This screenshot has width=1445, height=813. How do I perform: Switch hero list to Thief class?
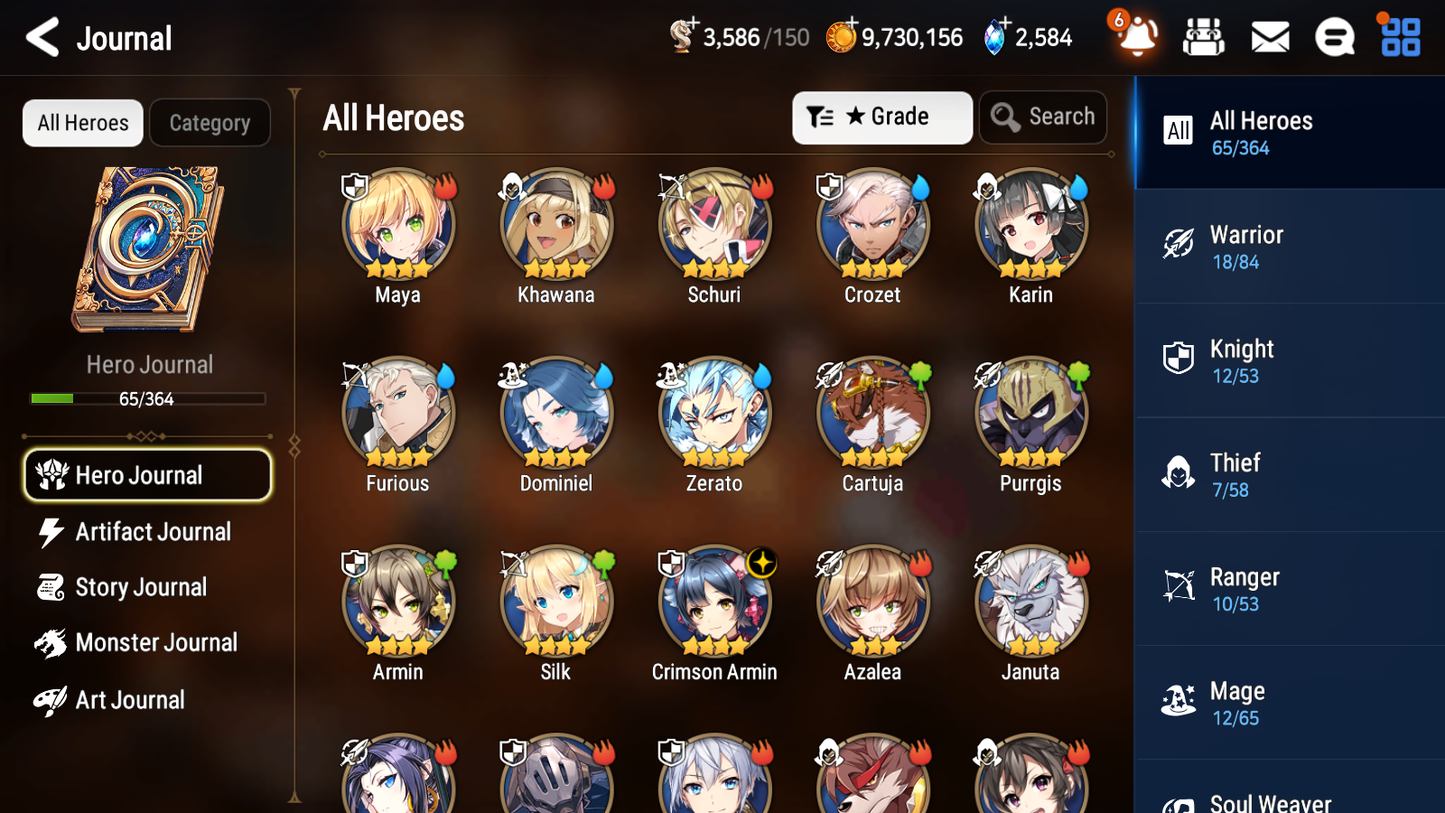tap(1289, 474)
